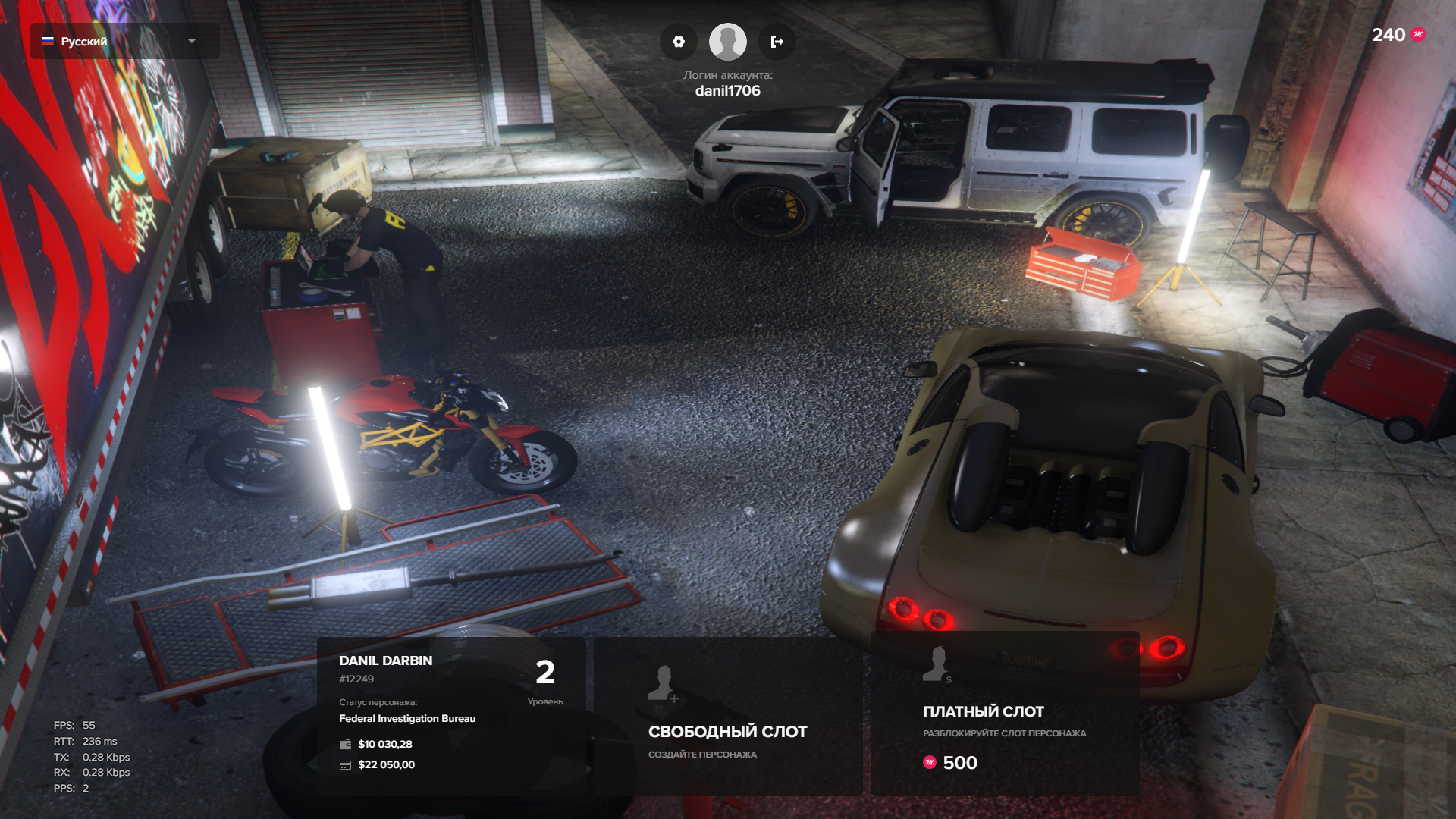This screenshot has width=1456, height=819.
Task: Open the 240 donate currency balance
Action: [x=1398, y=35]
